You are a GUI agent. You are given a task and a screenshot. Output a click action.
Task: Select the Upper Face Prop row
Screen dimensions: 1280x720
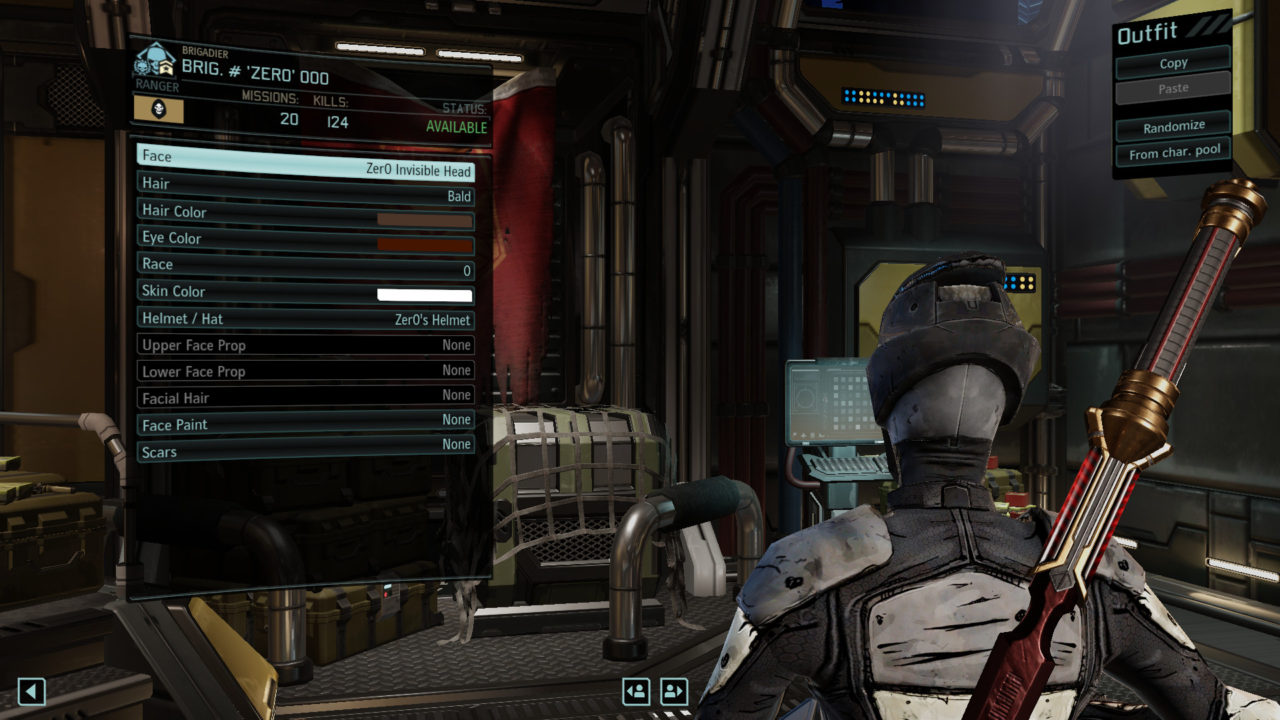305,345
